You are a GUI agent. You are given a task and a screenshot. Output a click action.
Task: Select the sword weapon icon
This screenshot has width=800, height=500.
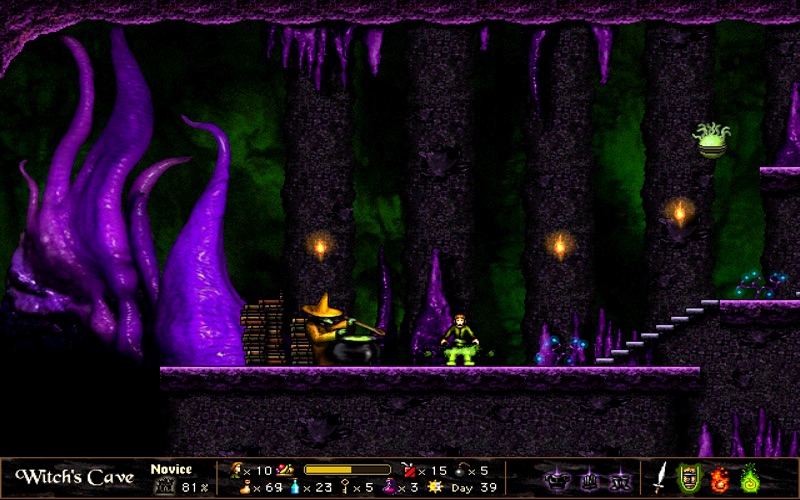click(x=661, y=476)
